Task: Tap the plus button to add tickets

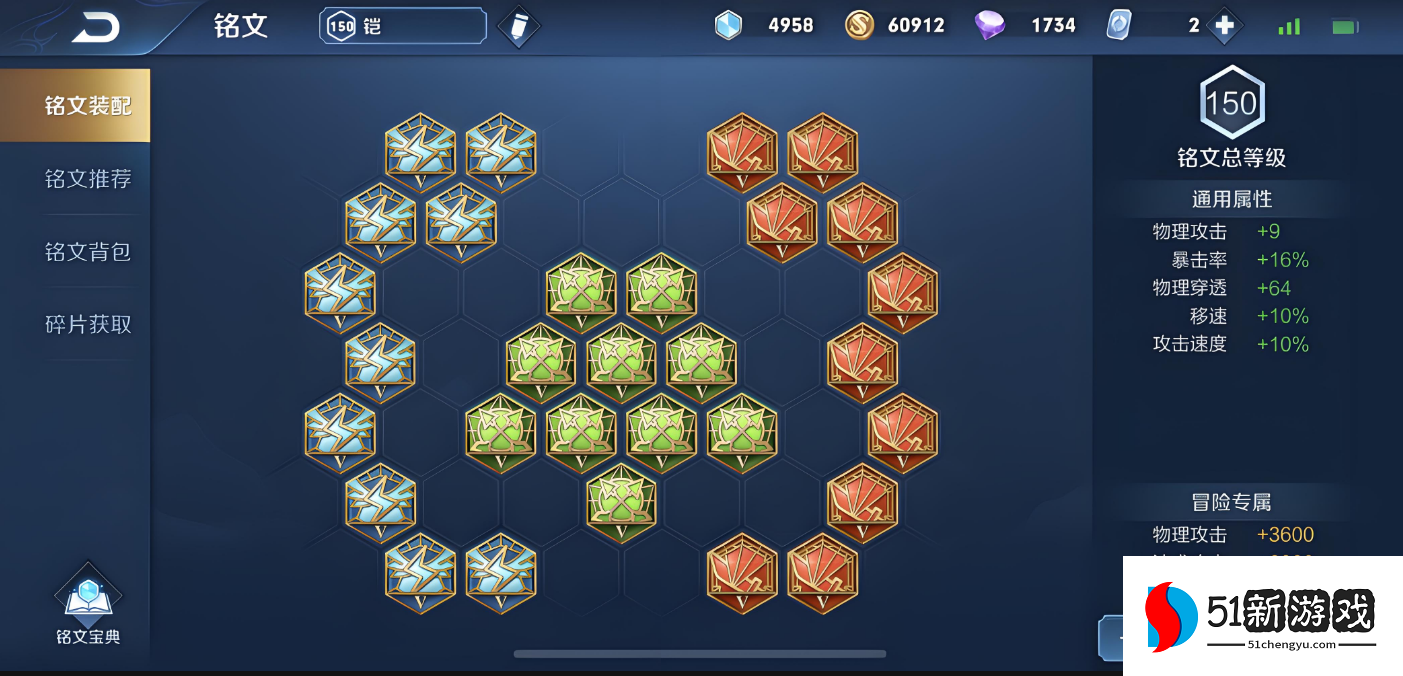Action: (1225, 26)
